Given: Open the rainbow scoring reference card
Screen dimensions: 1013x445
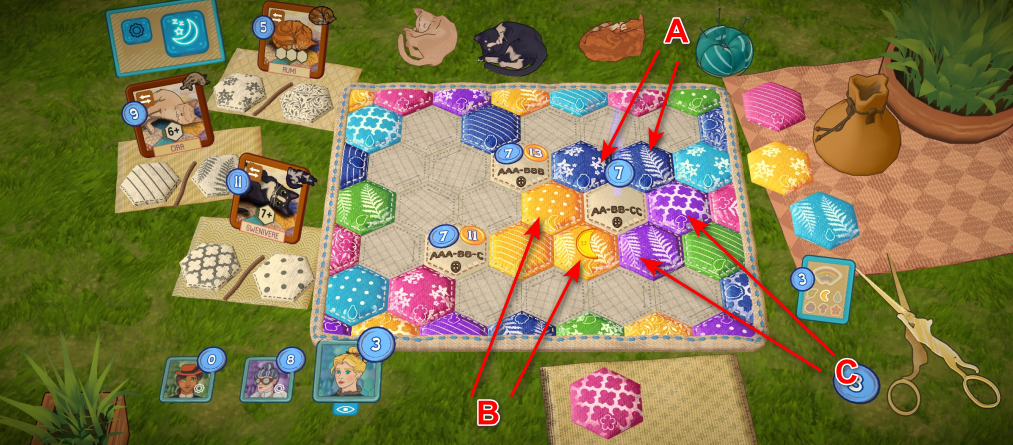Looking at the screenshot, I should (x=826, y=292).
